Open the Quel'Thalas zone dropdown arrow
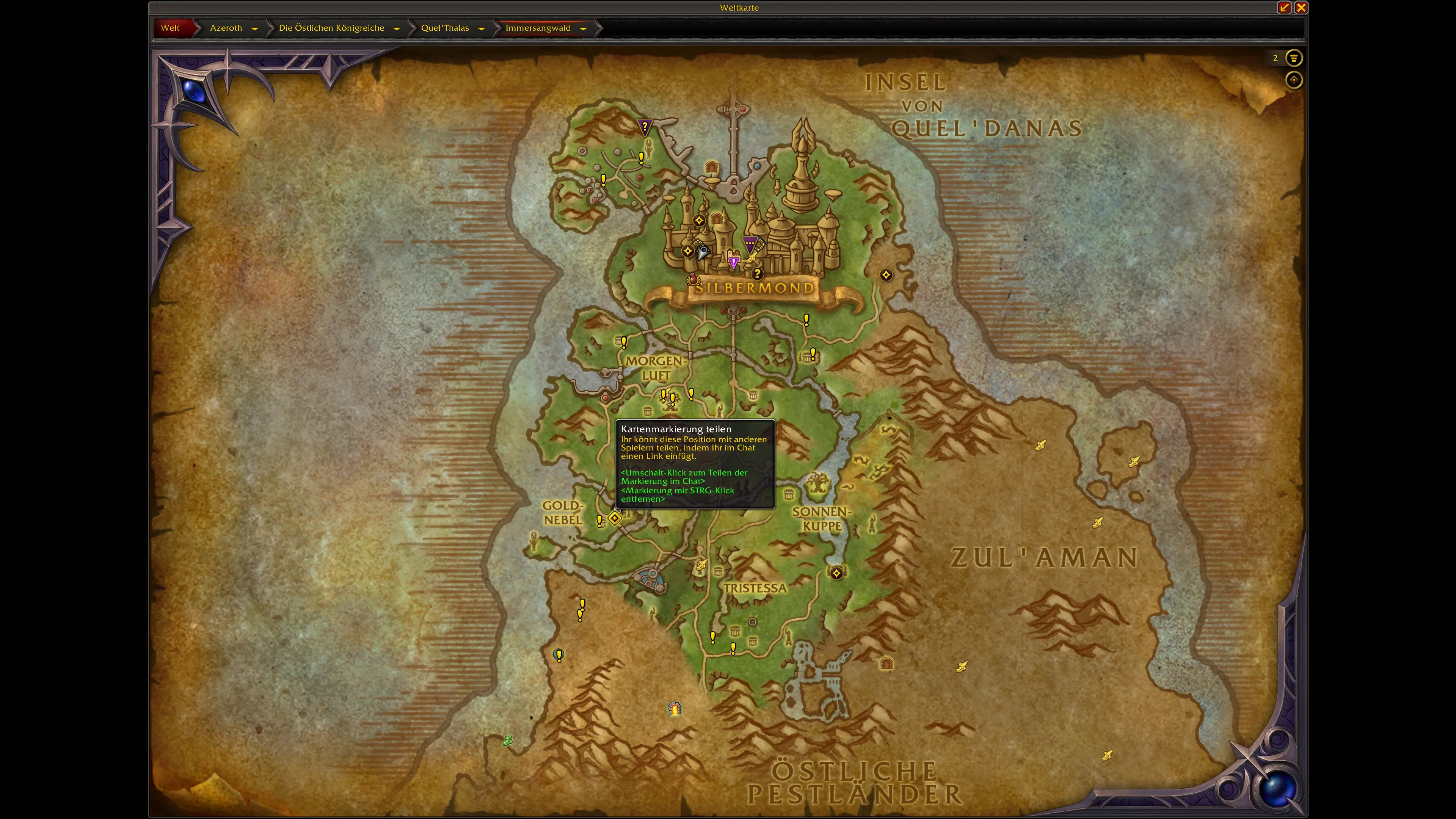 pyautogui.click(x=482, y=28)
